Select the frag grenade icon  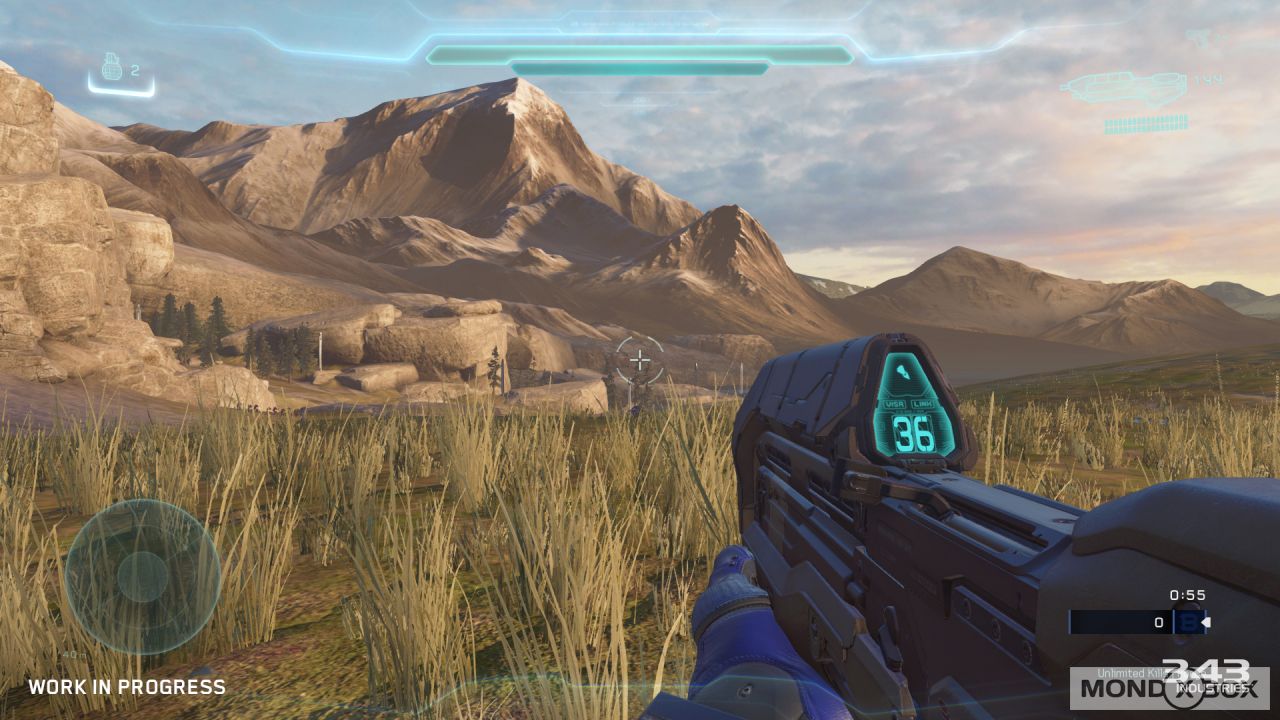113,69
